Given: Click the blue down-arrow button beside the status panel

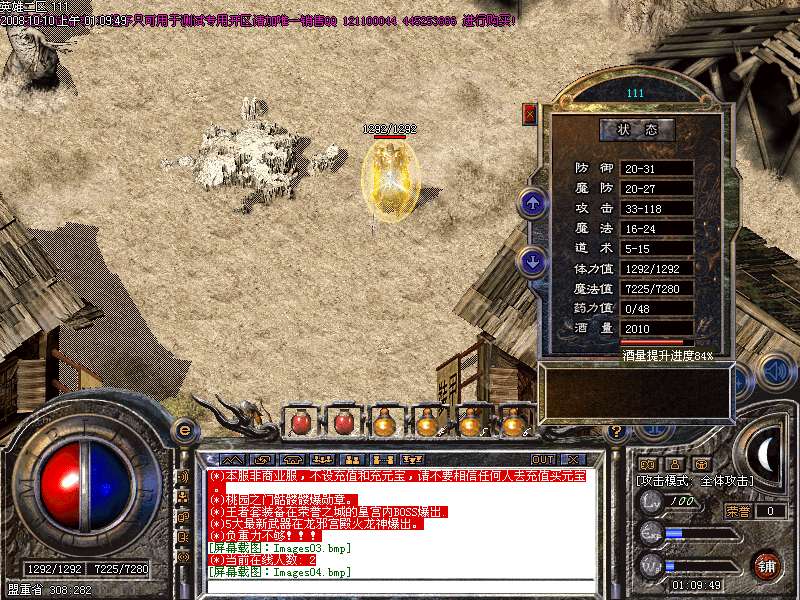Looking at the screenshot, I should pyautogui.click(x=532, y=262).
